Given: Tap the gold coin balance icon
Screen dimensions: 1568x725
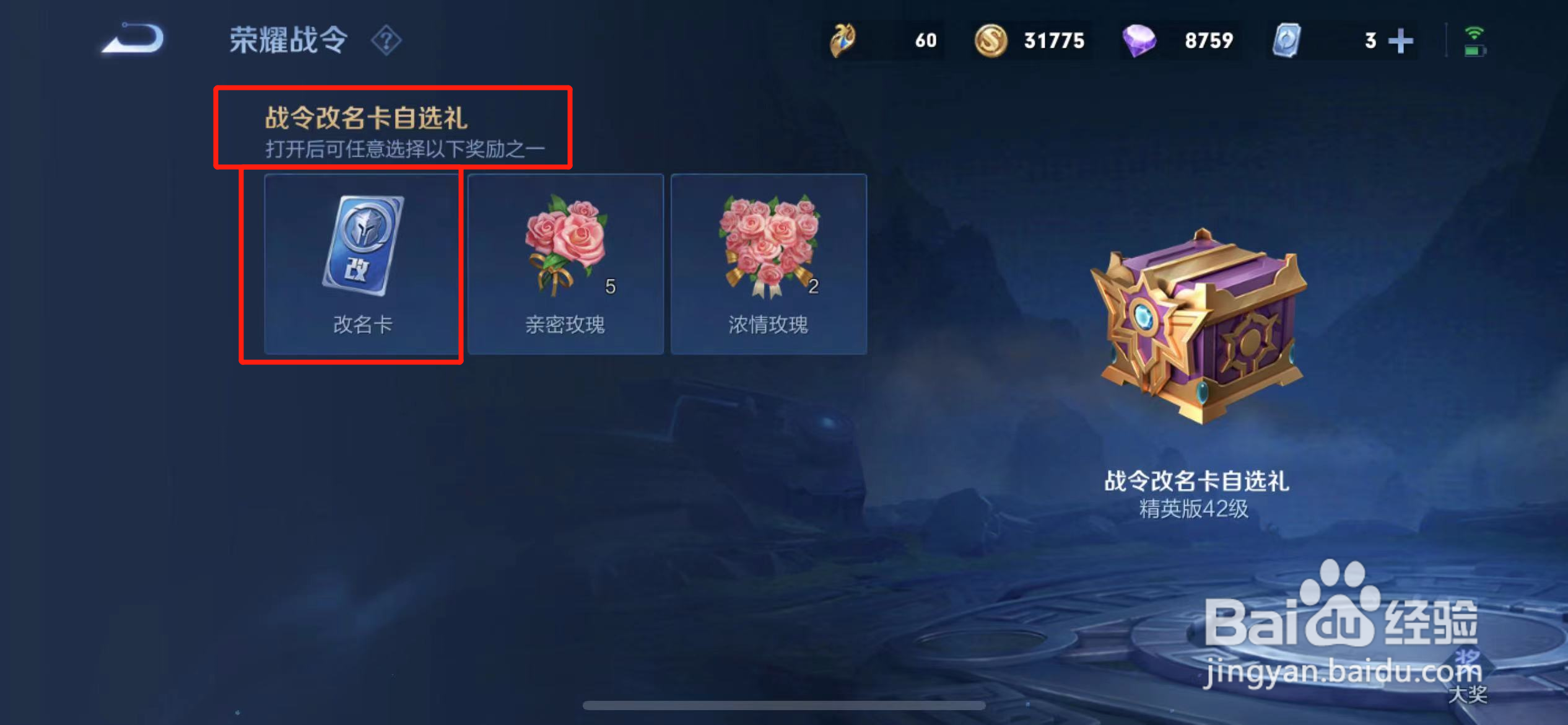Looking at the screenshot, I should point(992,39).
